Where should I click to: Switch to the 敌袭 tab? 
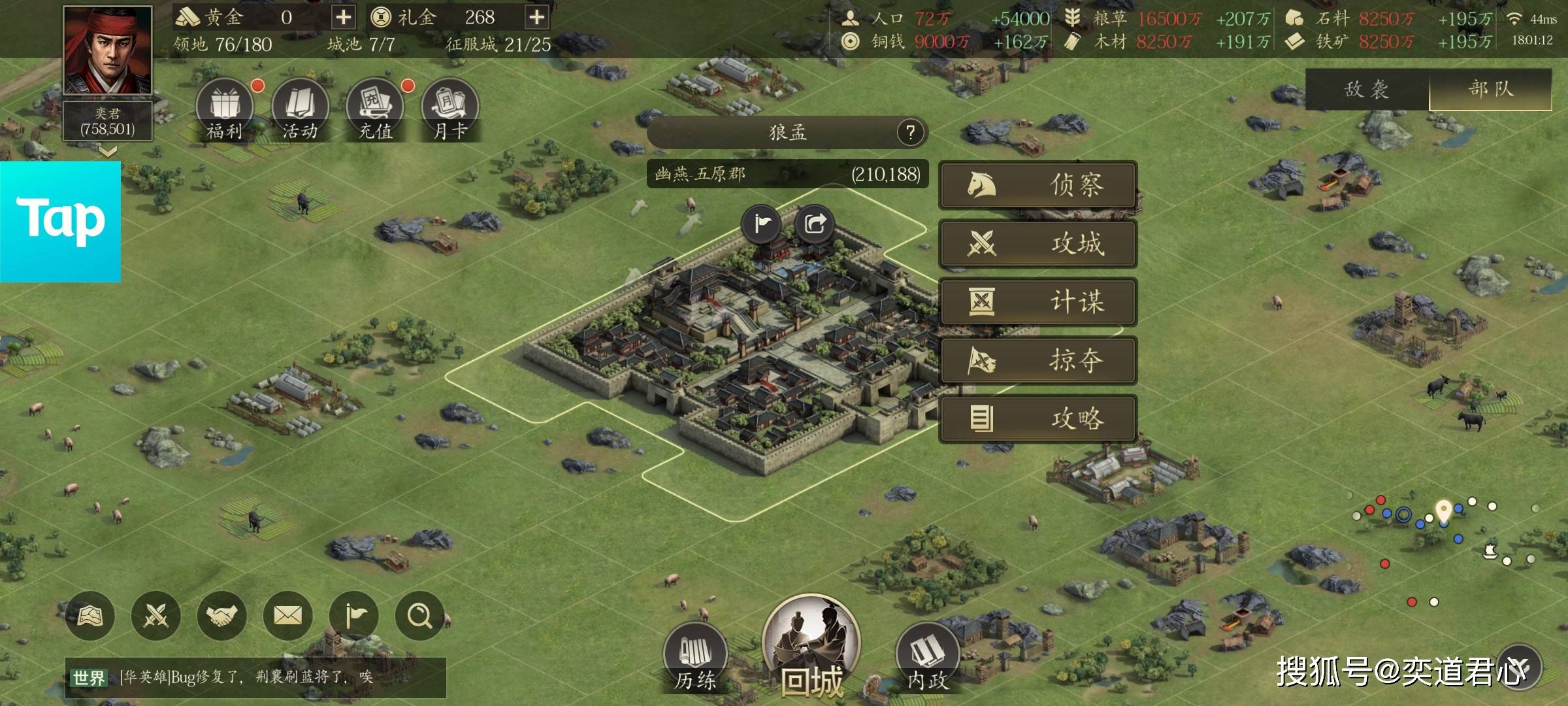coord(1367,89)
